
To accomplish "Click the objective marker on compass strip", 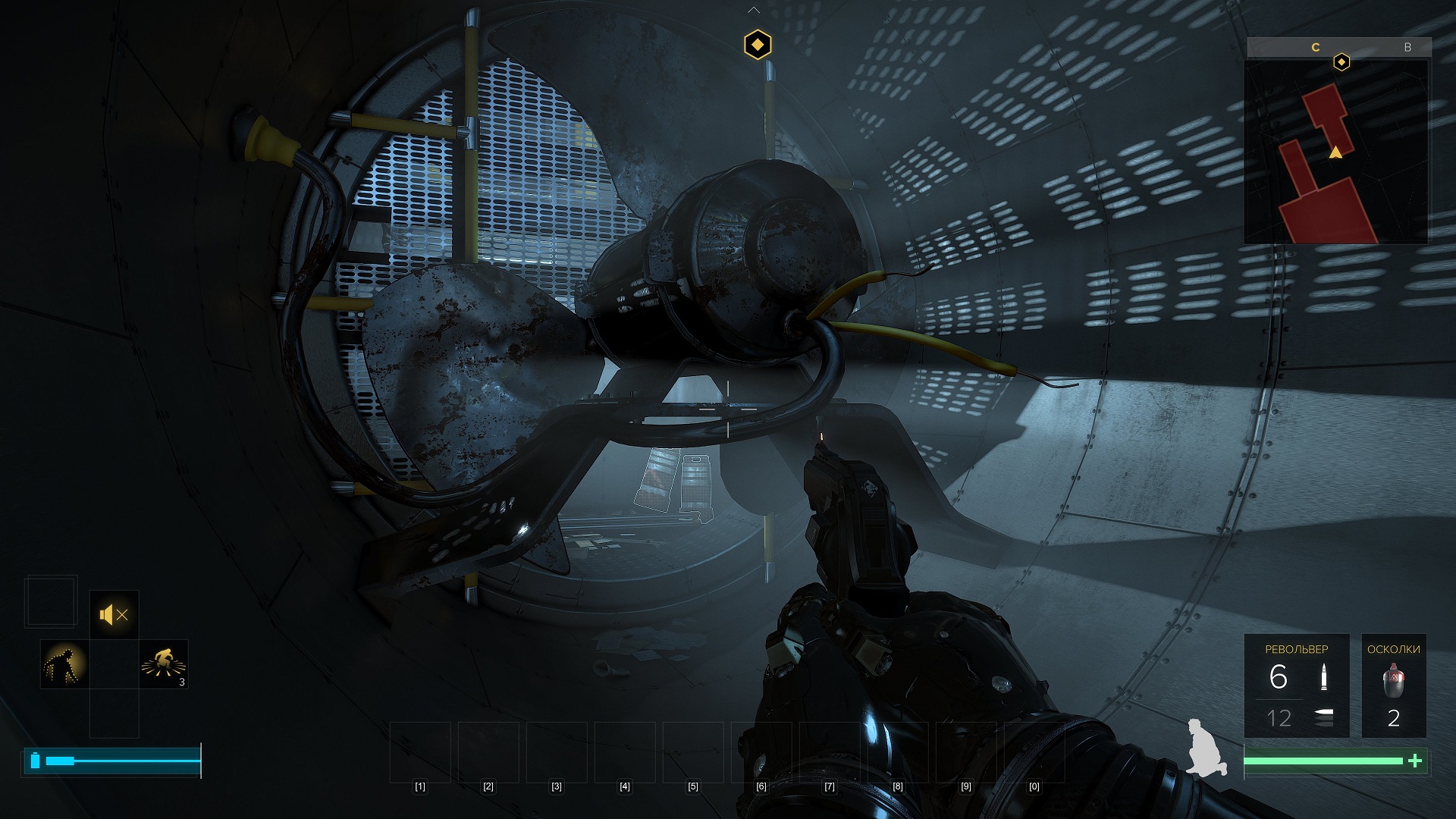I will point(1341,62).
